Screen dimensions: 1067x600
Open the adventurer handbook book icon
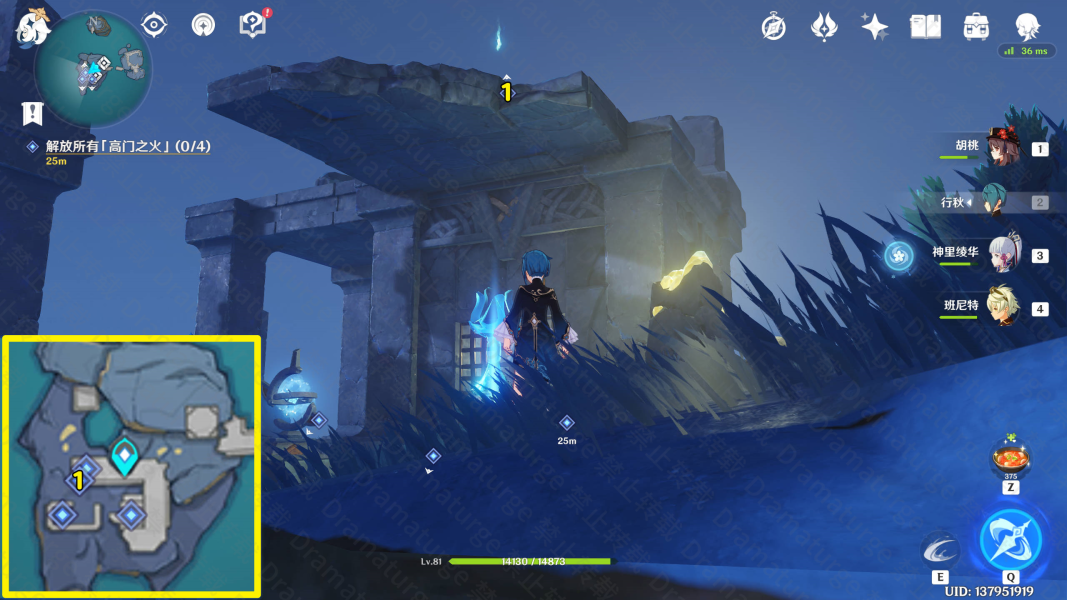[925, 27]
